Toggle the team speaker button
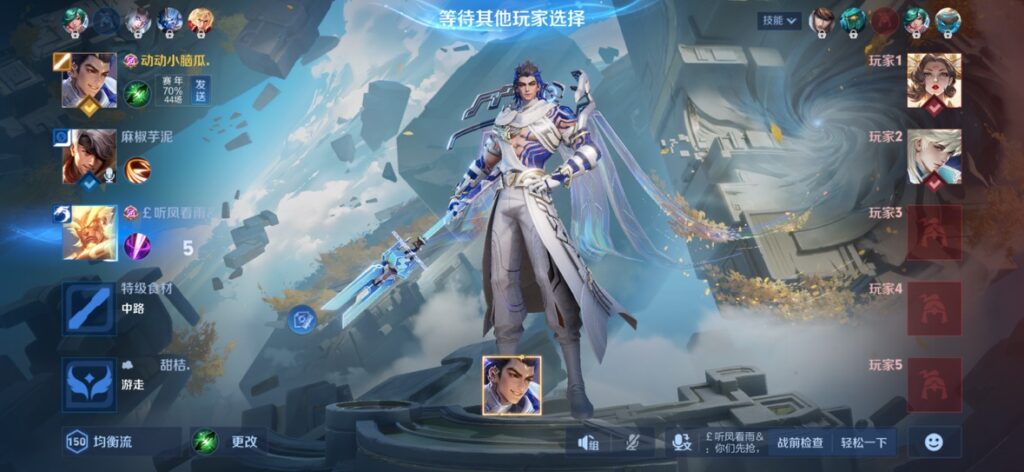 tap(589, 442)
